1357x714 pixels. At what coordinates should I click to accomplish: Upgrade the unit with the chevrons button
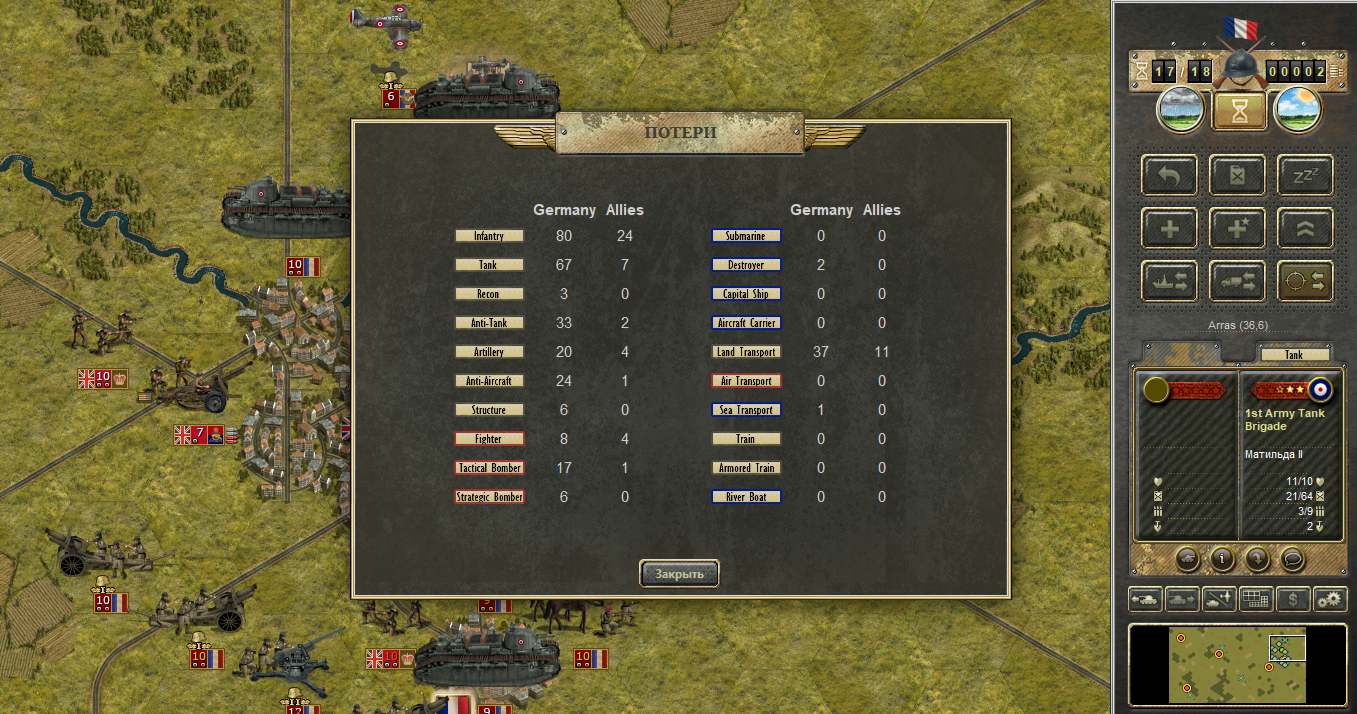(1305, 228)
